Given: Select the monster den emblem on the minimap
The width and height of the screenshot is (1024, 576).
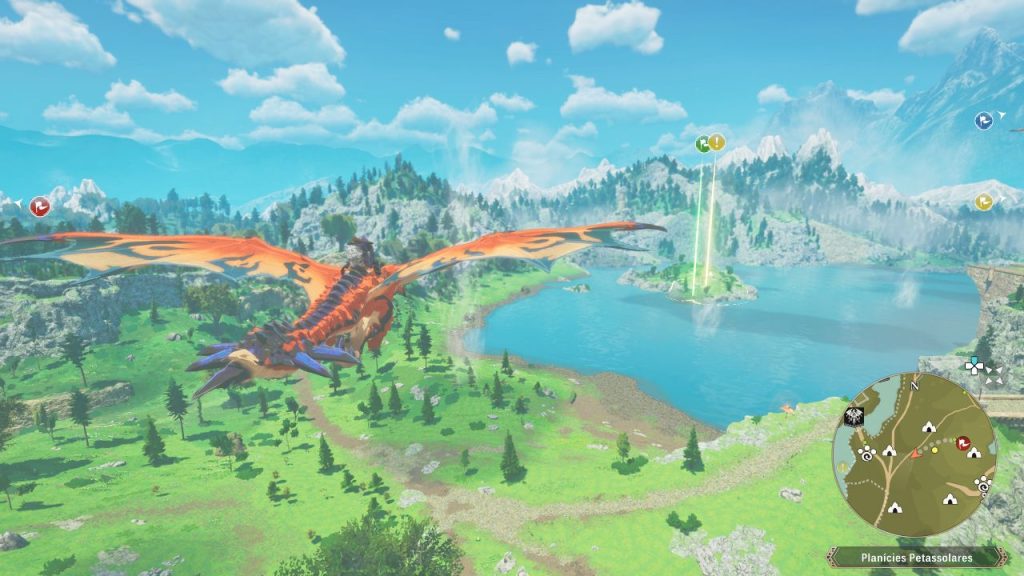Looking at the screenshot, I should [855, 418].
